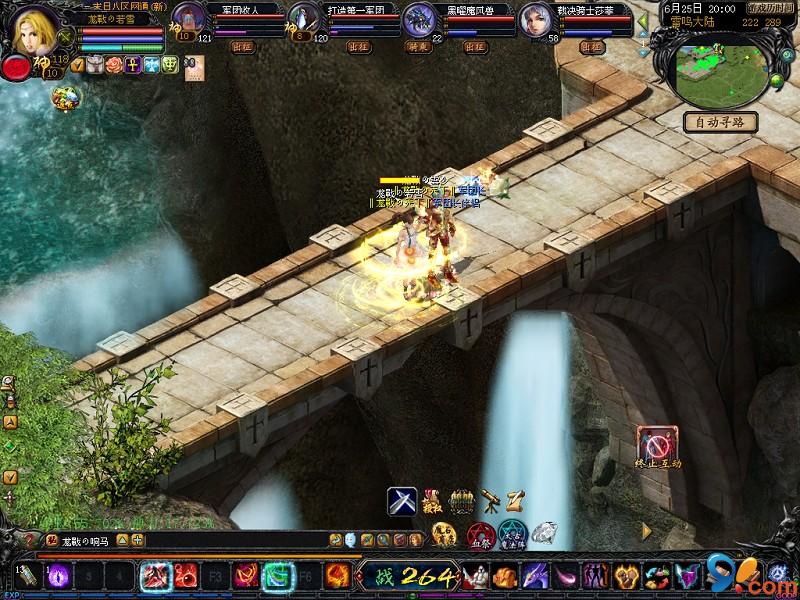Open the telescope icon above the hotbar
Image resolution: width=800 pixels, height=600 pixels.
pos(489,499)
